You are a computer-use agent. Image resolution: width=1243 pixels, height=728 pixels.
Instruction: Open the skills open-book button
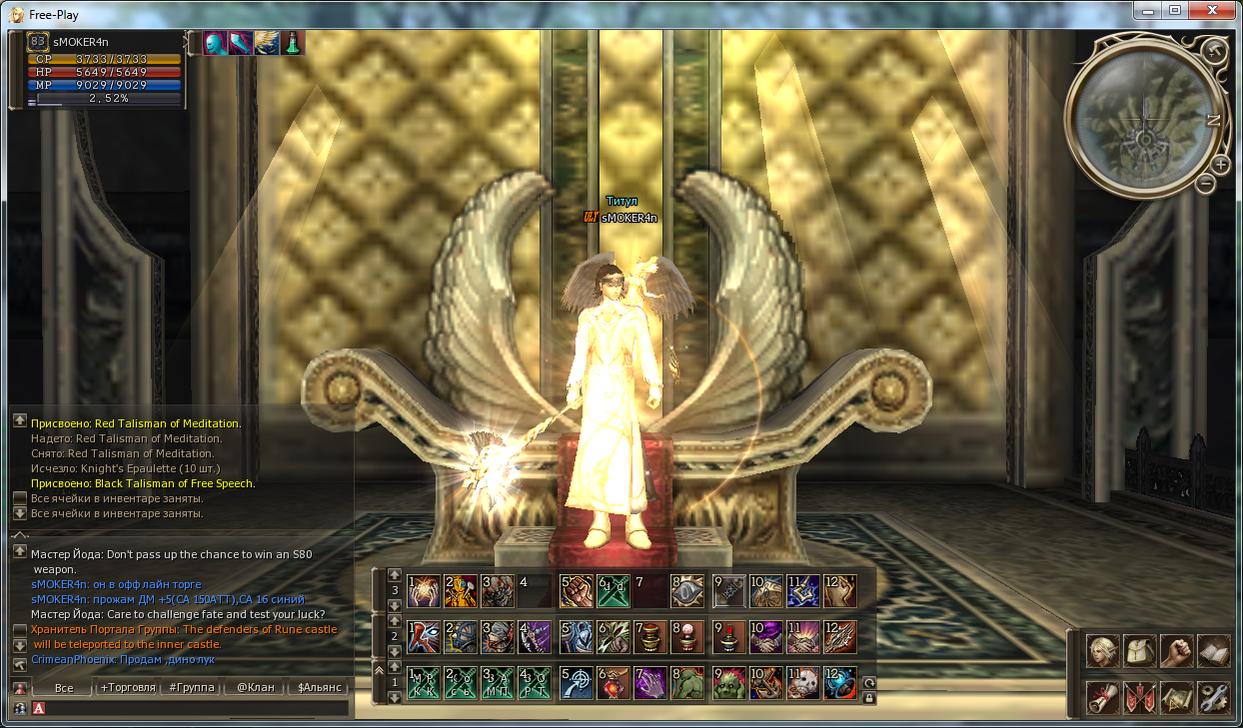click(x=1213, y=651)
